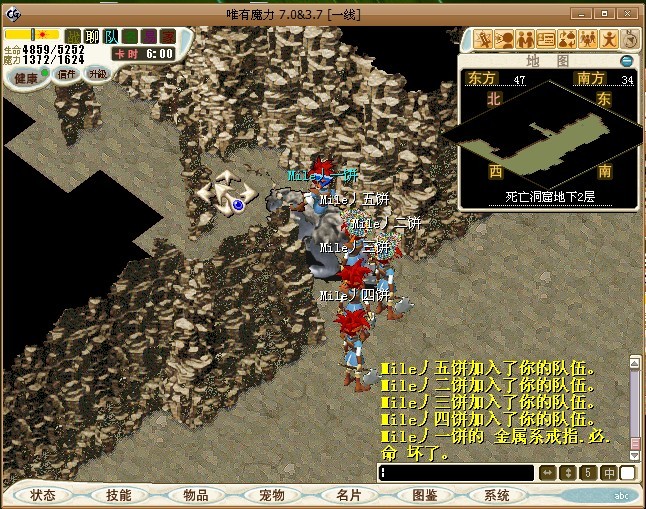
Task: Open the 图鉴 (Album) menu
Action: pyautogui.click(x=424, y=495)
